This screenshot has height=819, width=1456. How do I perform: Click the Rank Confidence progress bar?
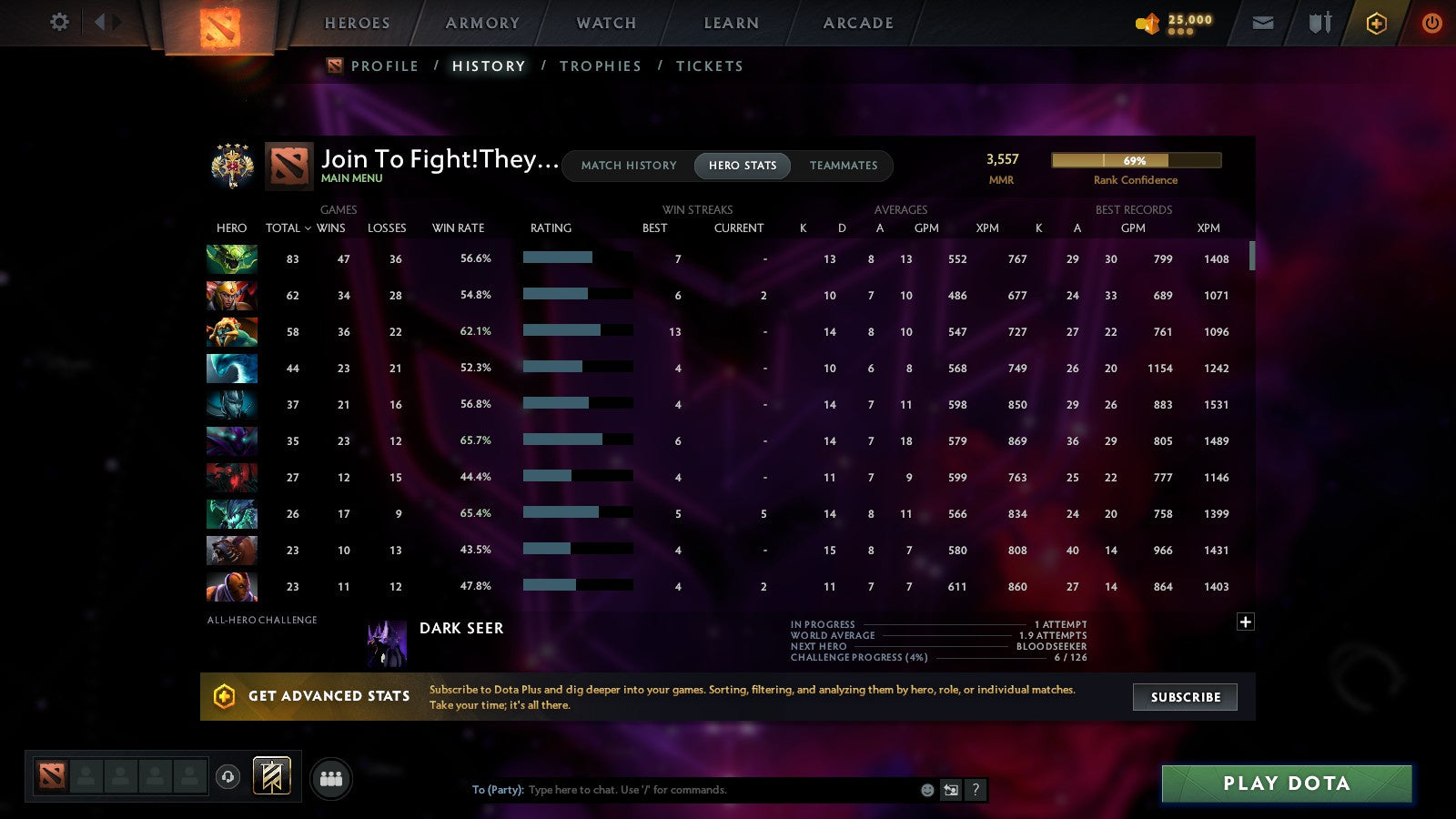(1137, 159)
